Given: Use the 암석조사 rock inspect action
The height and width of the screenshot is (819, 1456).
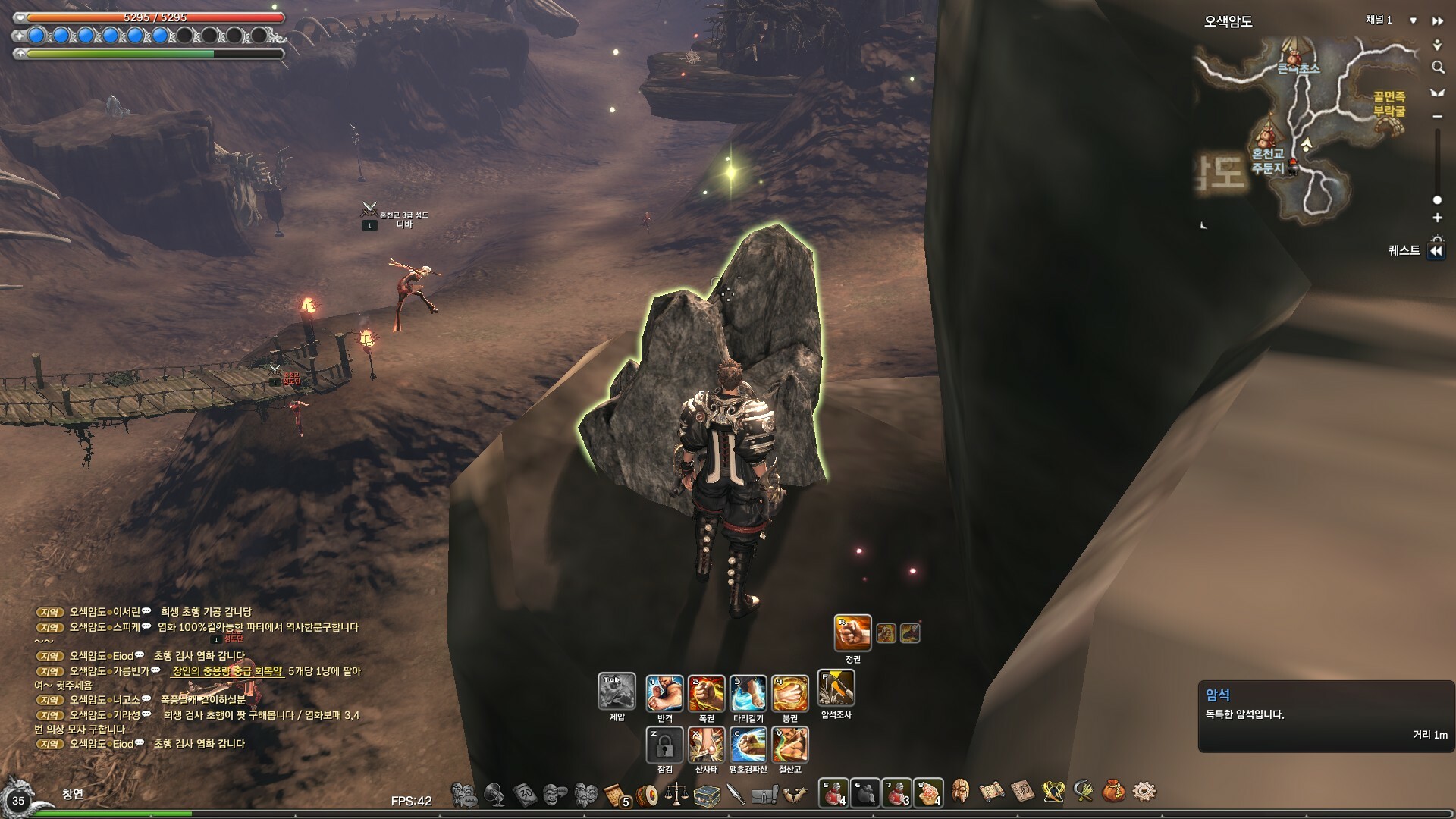Looking at the screenshot, I should pos(836,689).
